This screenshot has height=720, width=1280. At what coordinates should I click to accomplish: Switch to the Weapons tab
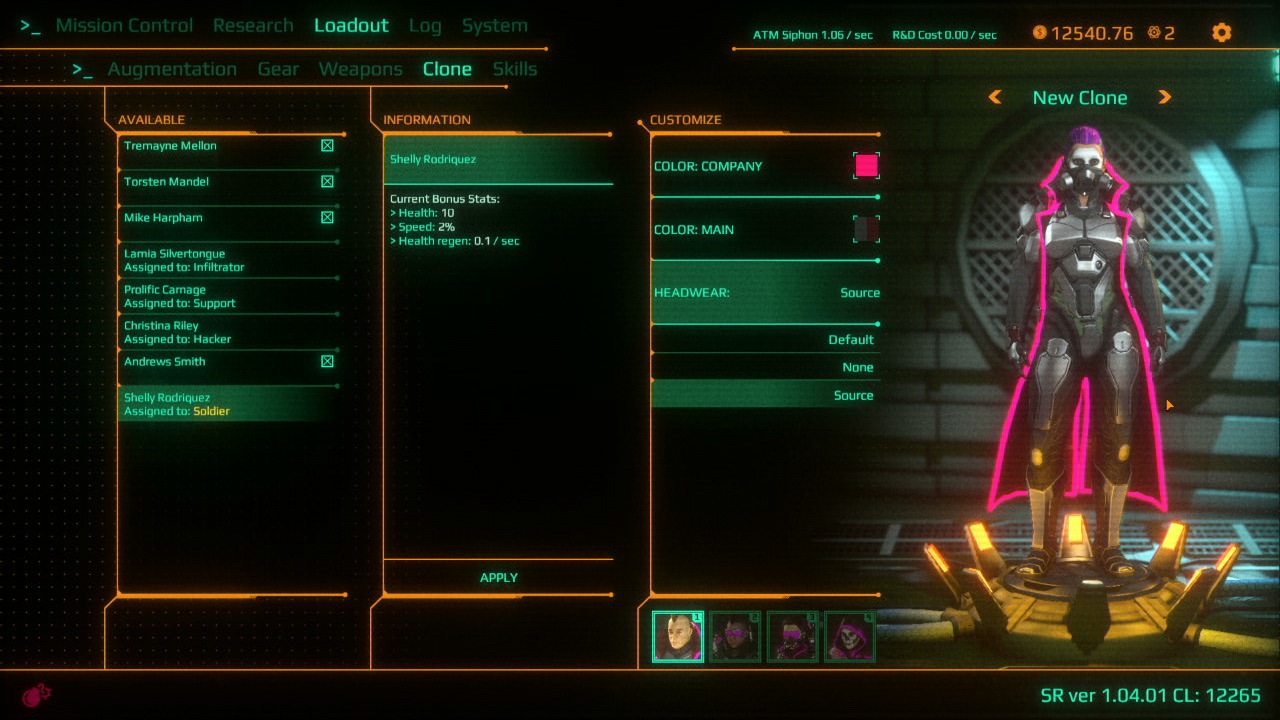(x=360, y=68)
